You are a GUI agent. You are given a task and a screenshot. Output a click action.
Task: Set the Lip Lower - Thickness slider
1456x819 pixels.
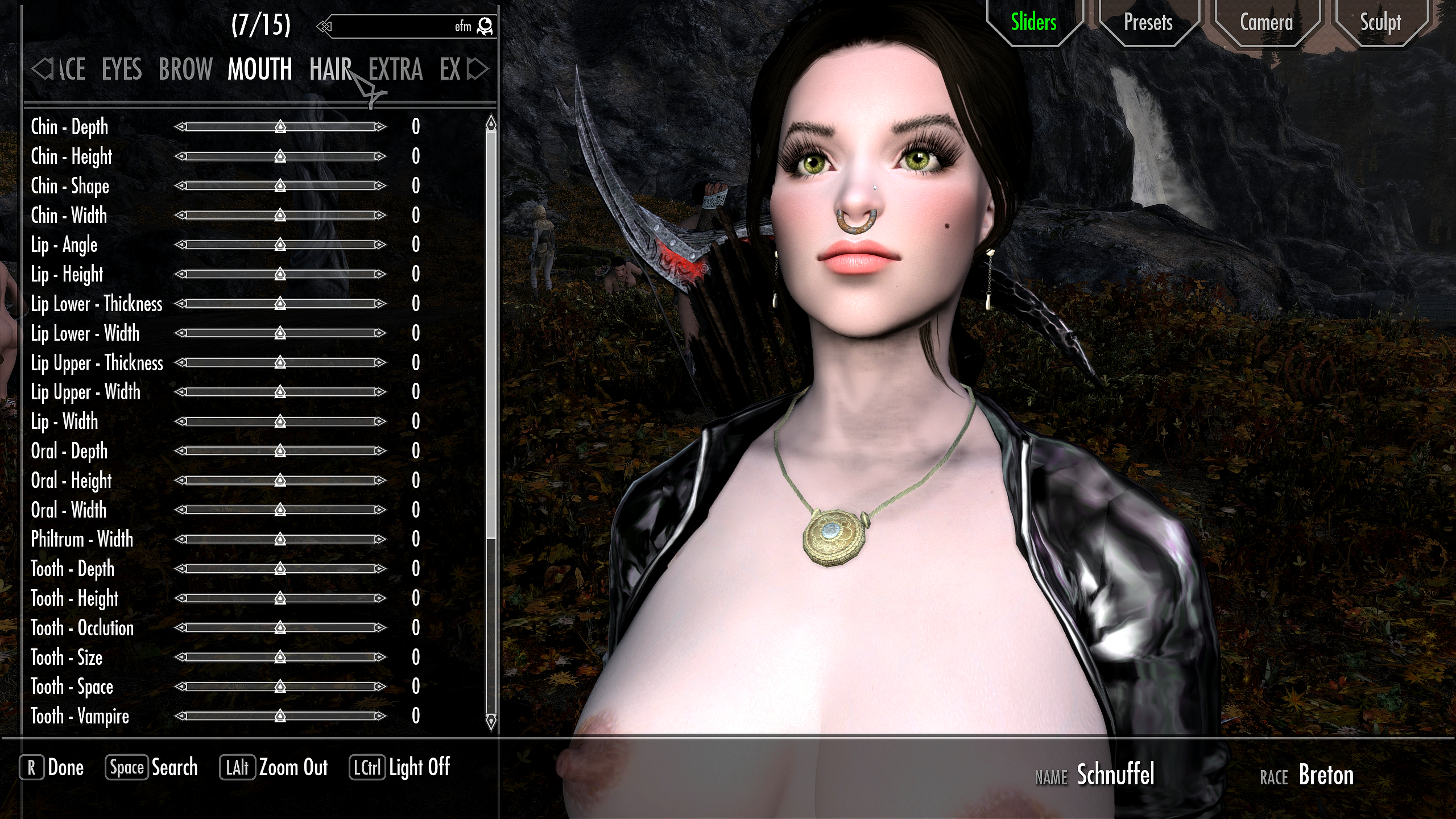pos(280,304)
